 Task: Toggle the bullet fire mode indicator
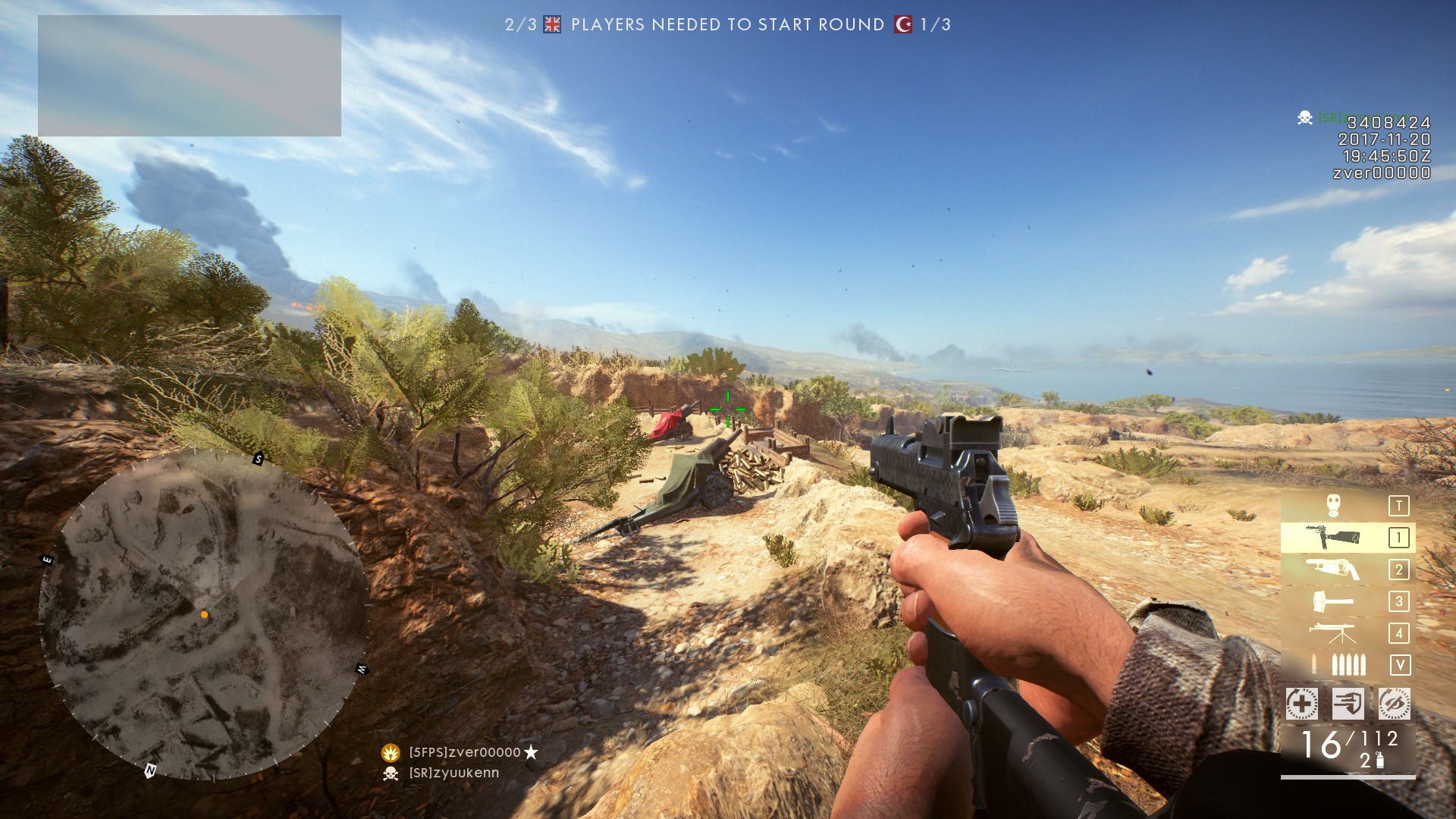pyautogui.click(x=1348, y=665)
